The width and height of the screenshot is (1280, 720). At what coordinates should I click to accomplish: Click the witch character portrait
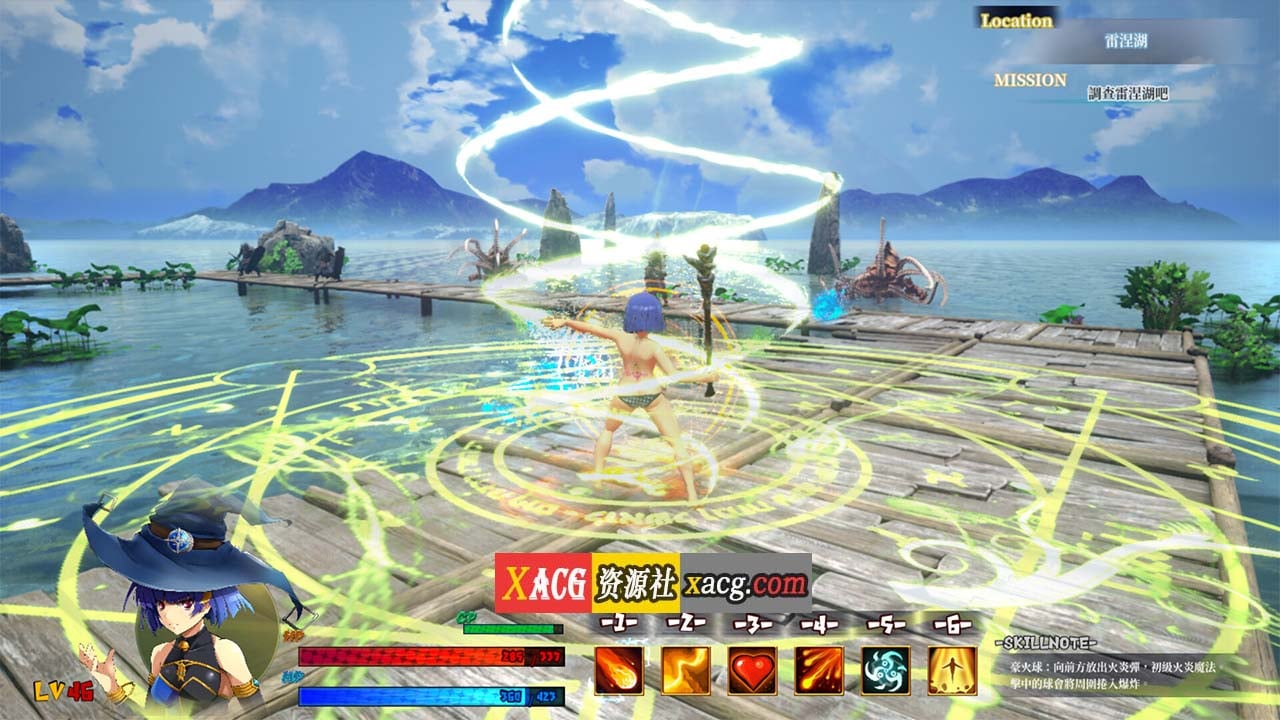[x=190, y=620]
